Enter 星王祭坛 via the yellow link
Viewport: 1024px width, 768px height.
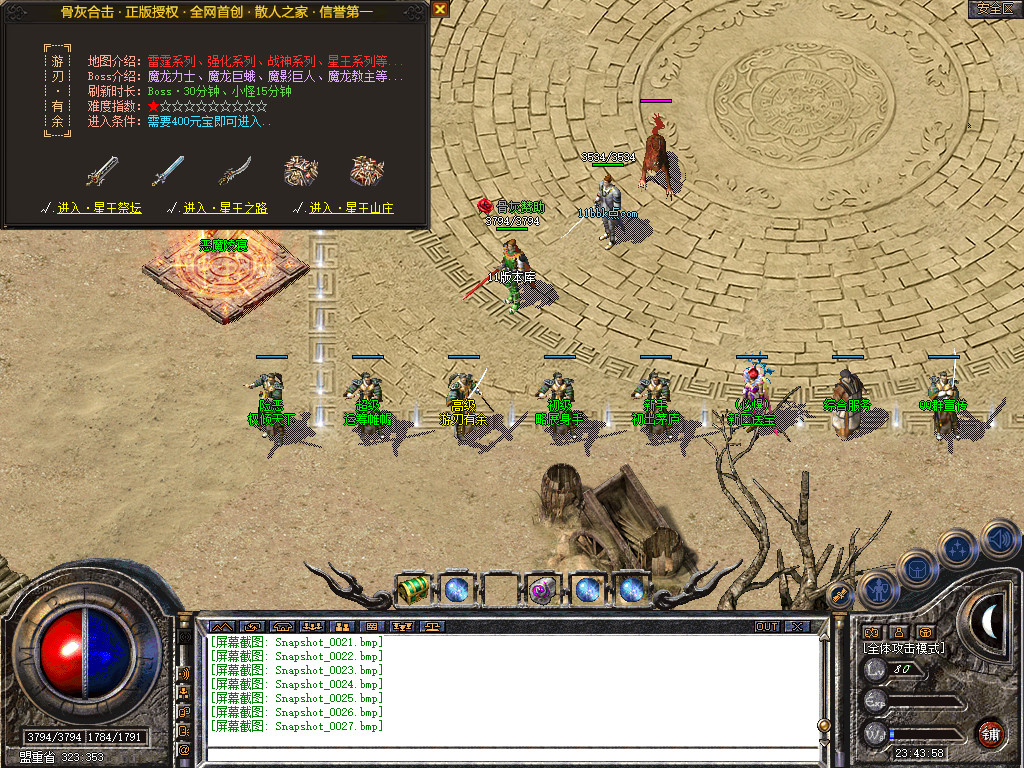pyautogui.click(x=97, y=208)
